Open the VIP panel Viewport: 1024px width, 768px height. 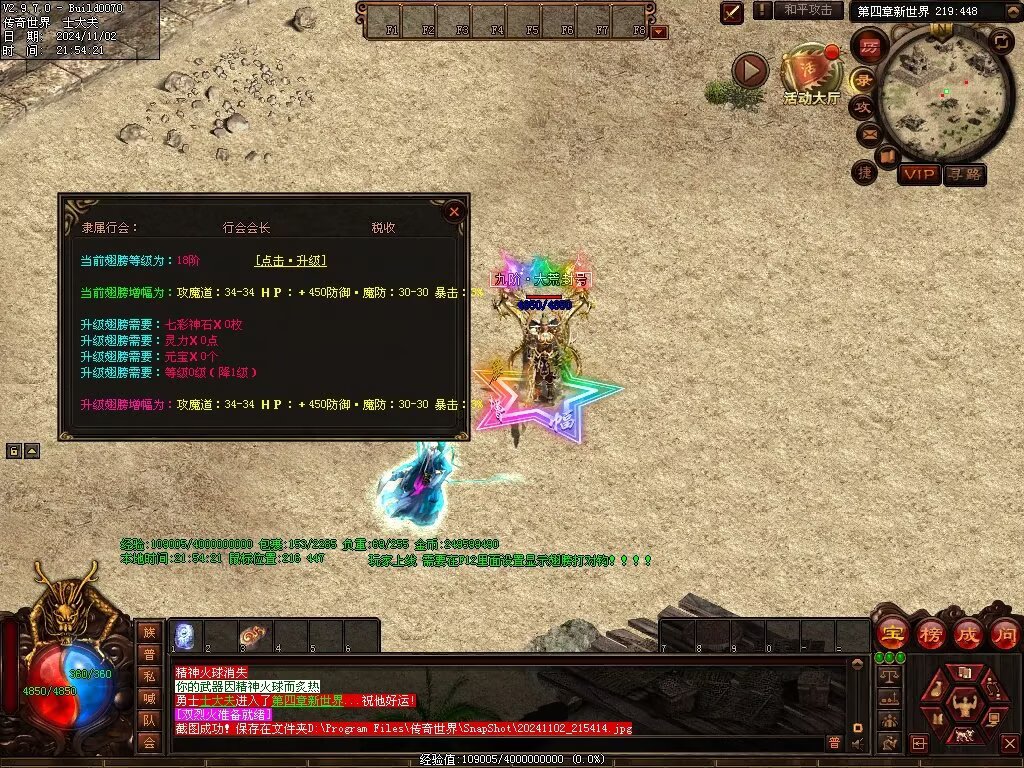918,174
